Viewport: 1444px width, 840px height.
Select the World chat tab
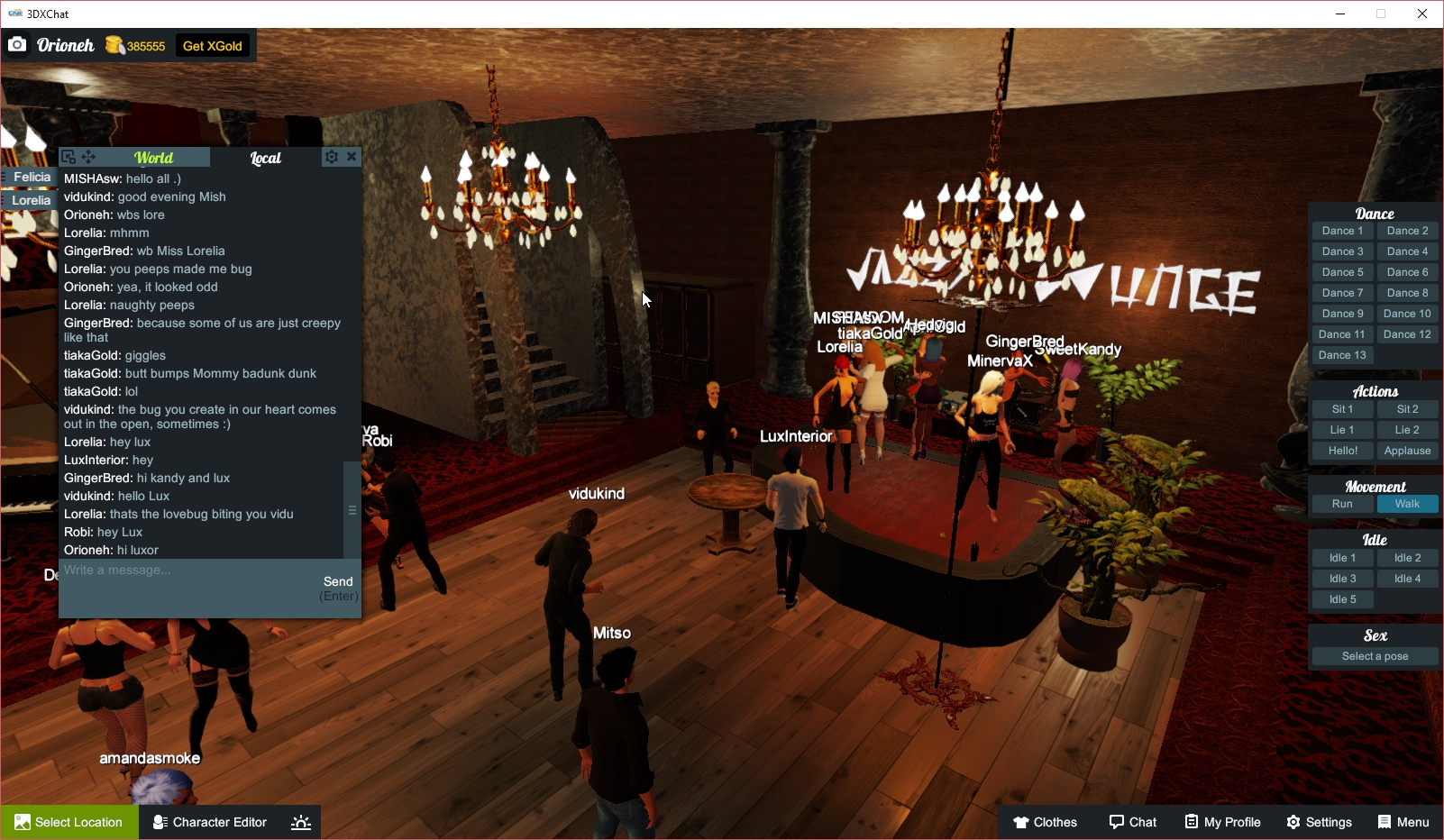153,157
